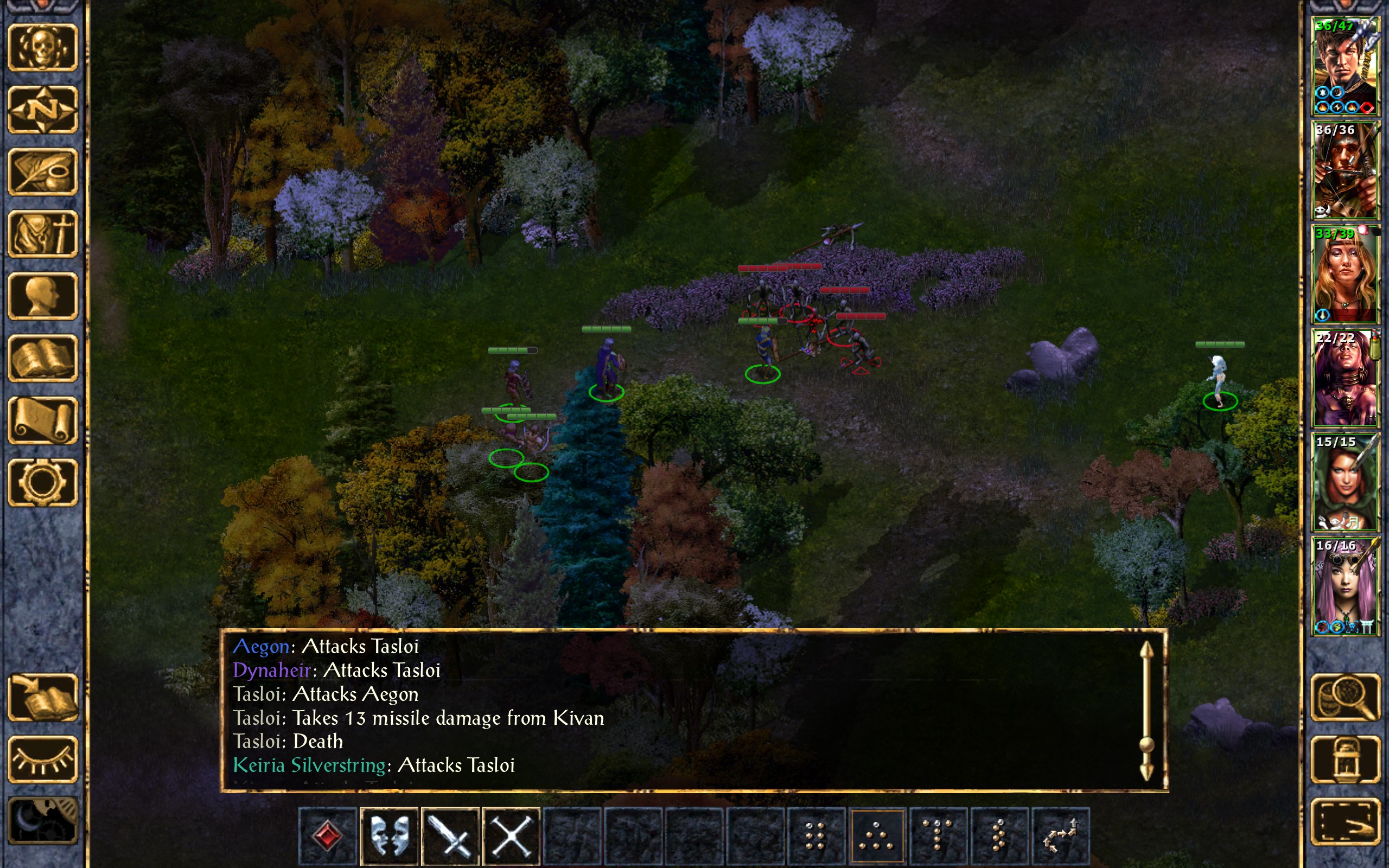Open the options gear menu

pos(43,482)
